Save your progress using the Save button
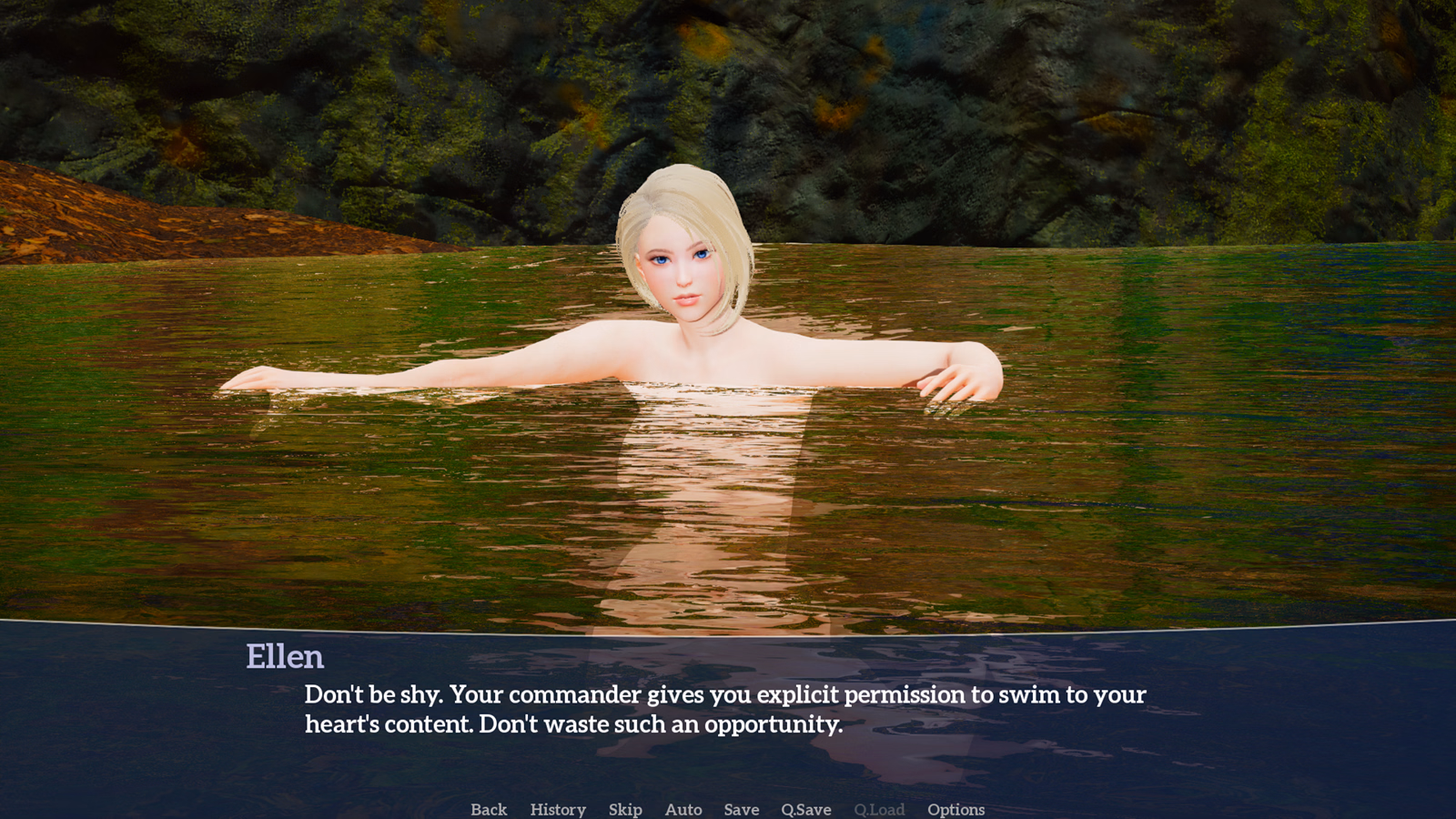The image size is (1456, 819). 740,809
